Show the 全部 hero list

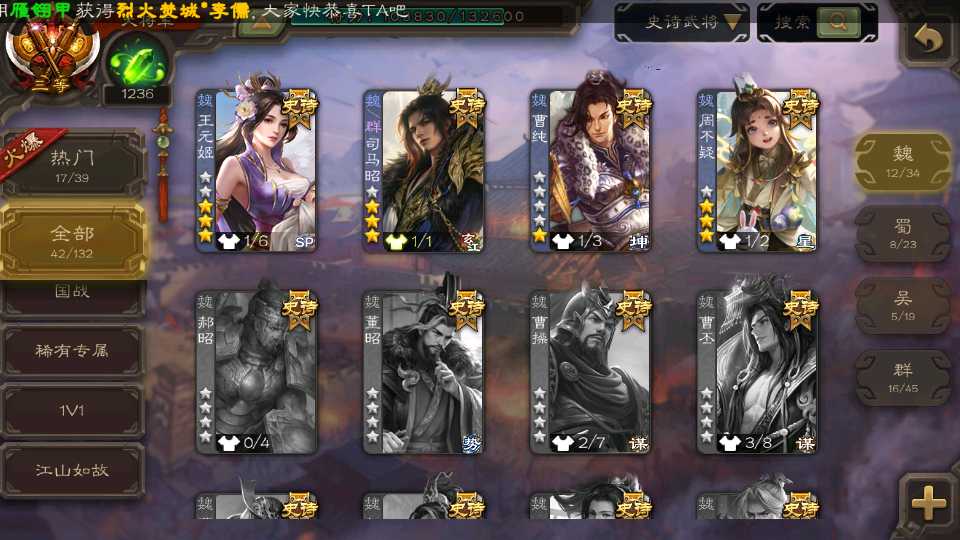click(72, 240)
